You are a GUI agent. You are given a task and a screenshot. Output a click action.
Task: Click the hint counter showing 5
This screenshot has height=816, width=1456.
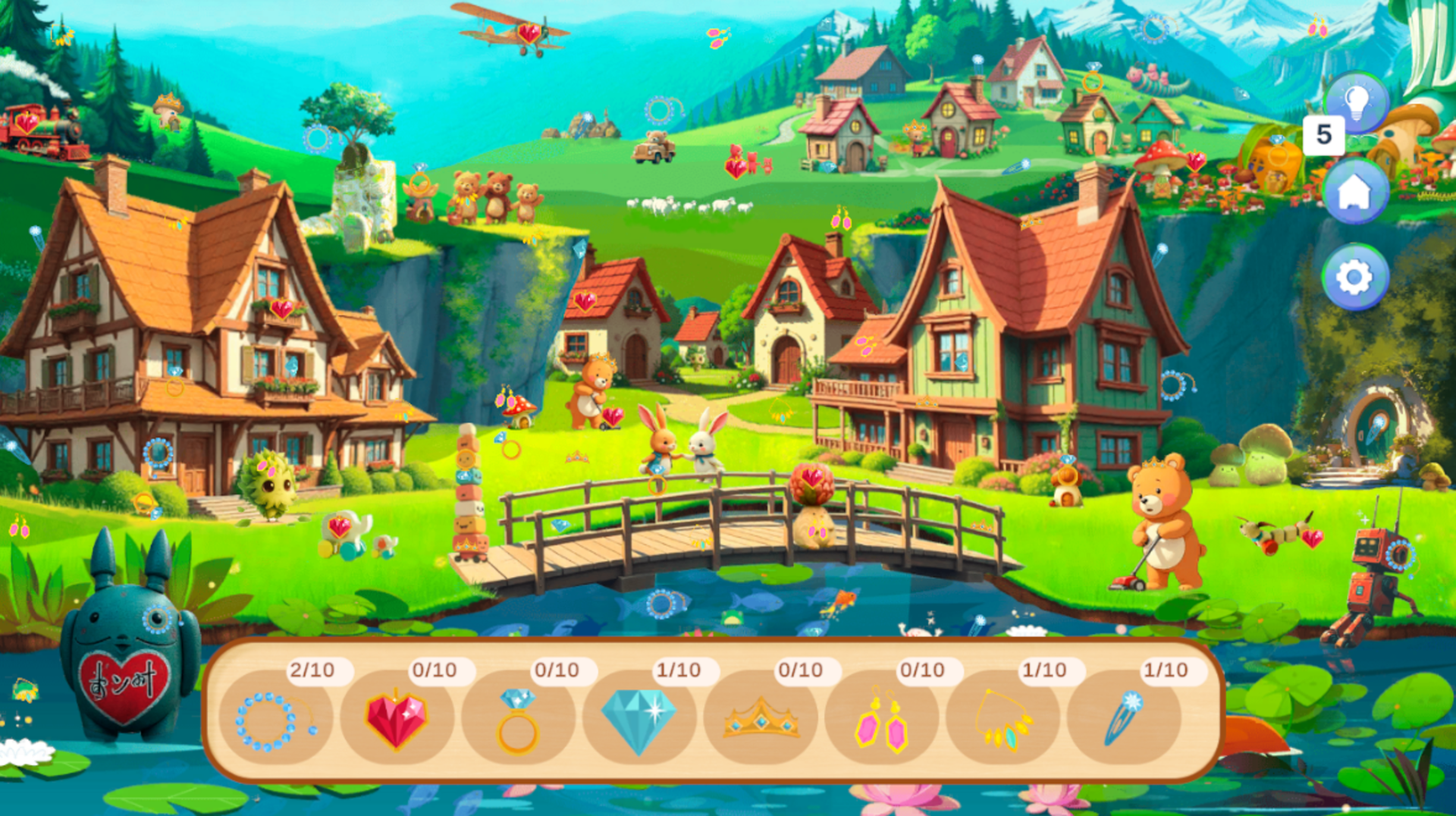[x=1323, y=133]
